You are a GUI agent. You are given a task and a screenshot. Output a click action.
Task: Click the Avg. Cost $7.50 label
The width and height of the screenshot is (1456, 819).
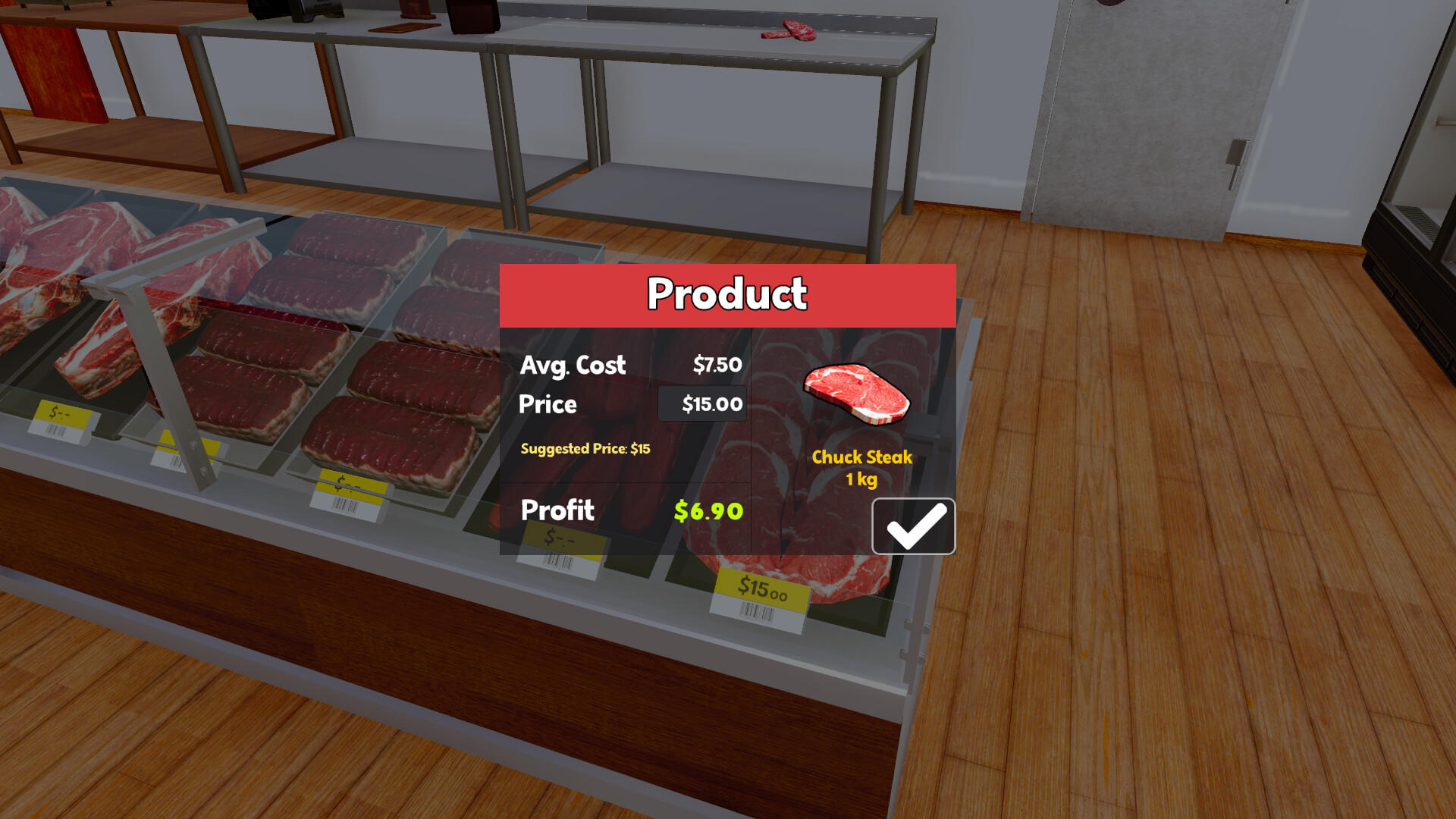coord(573,366)
